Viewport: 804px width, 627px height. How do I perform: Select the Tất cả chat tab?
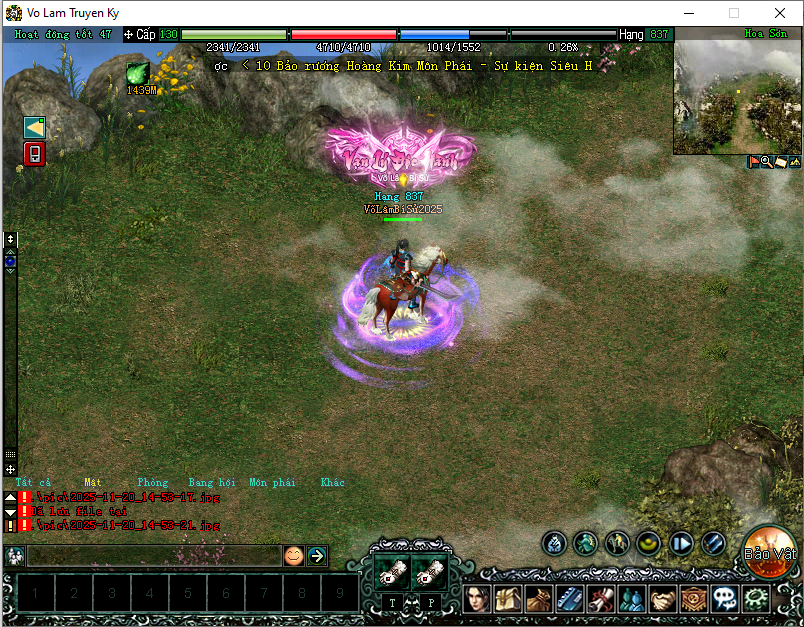coord(33,482)
